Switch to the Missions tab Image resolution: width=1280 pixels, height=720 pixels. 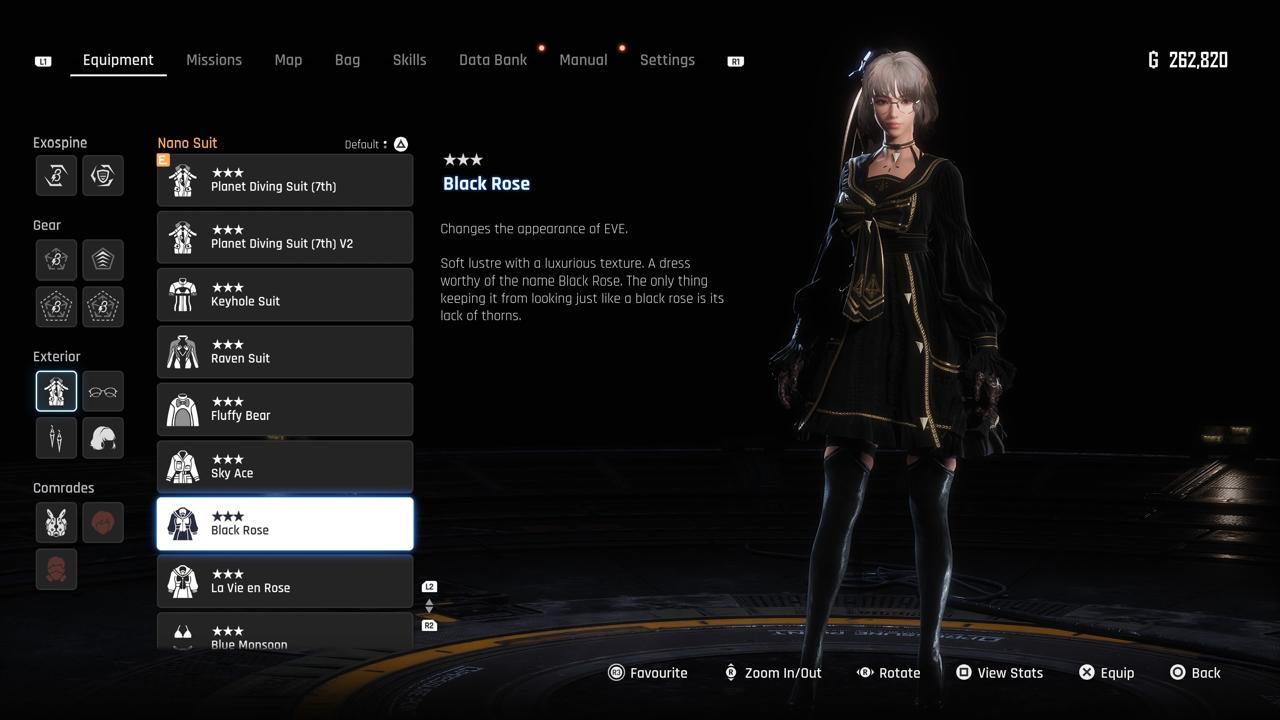tap(214, 60)
